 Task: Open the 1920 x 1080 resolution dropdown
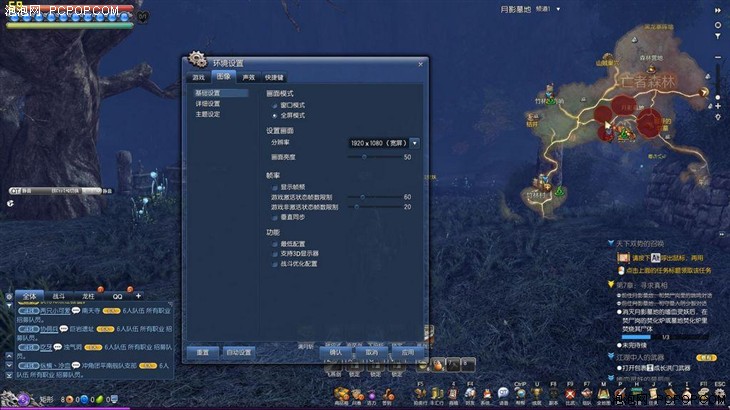pos(414,143)
